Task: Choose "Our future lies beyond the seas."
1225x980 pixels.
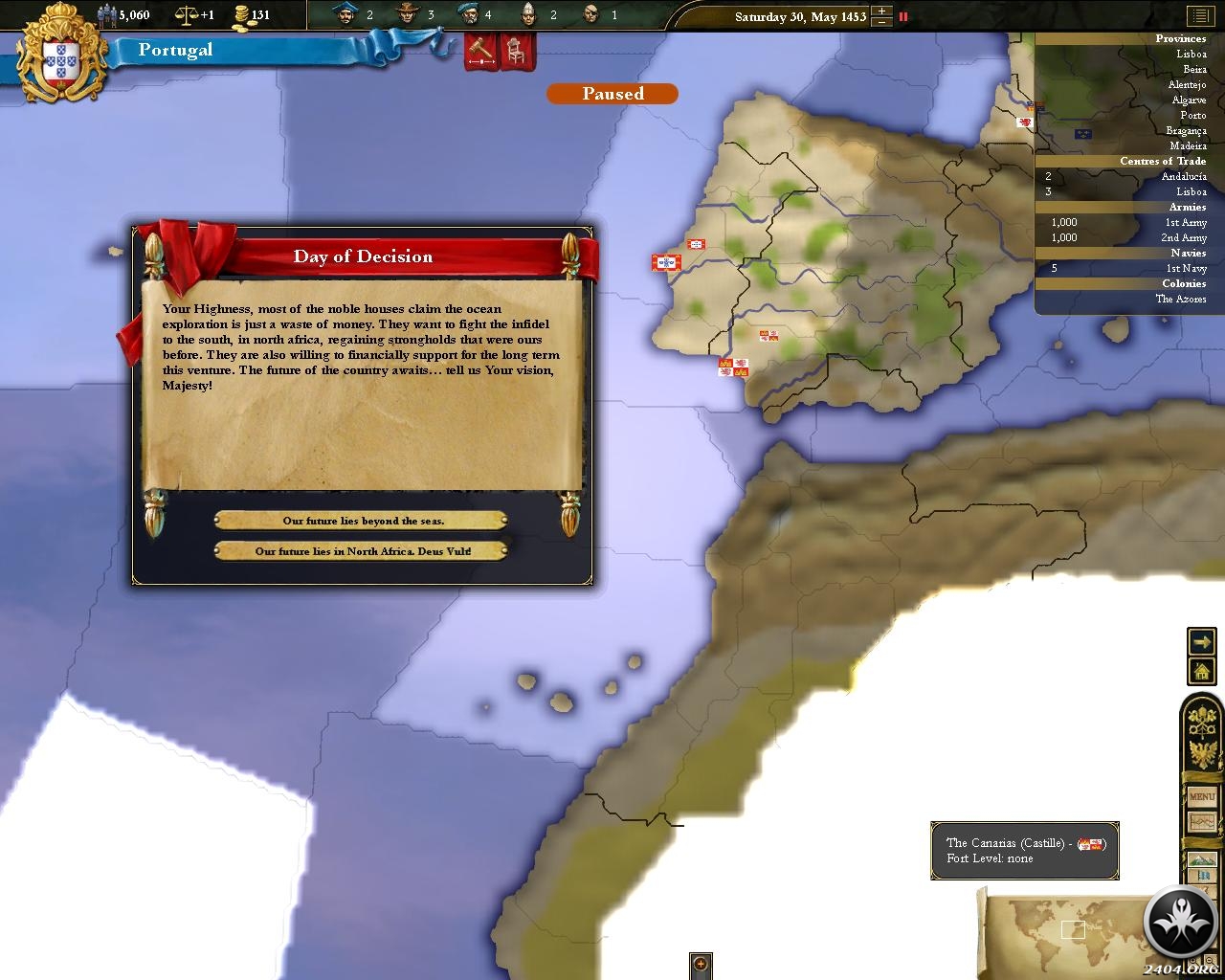Action: 361,521
